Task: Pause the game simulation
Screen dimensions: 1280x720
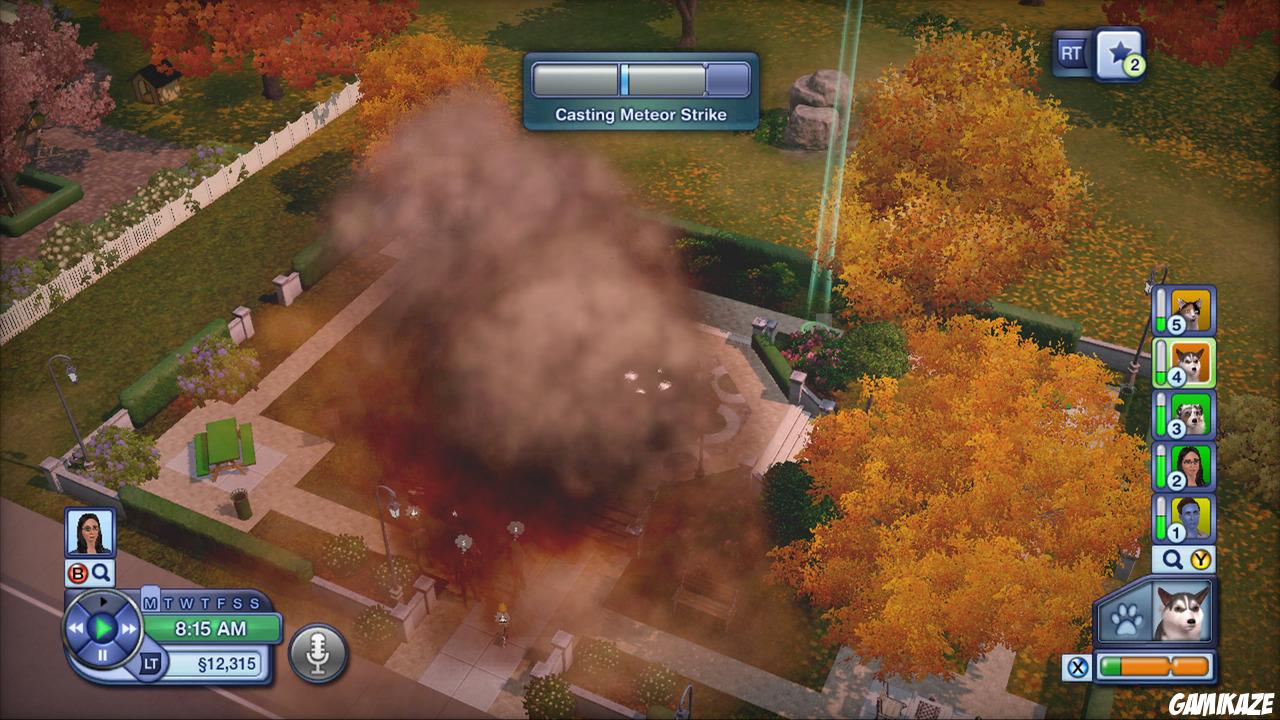Action: point(103,652)
